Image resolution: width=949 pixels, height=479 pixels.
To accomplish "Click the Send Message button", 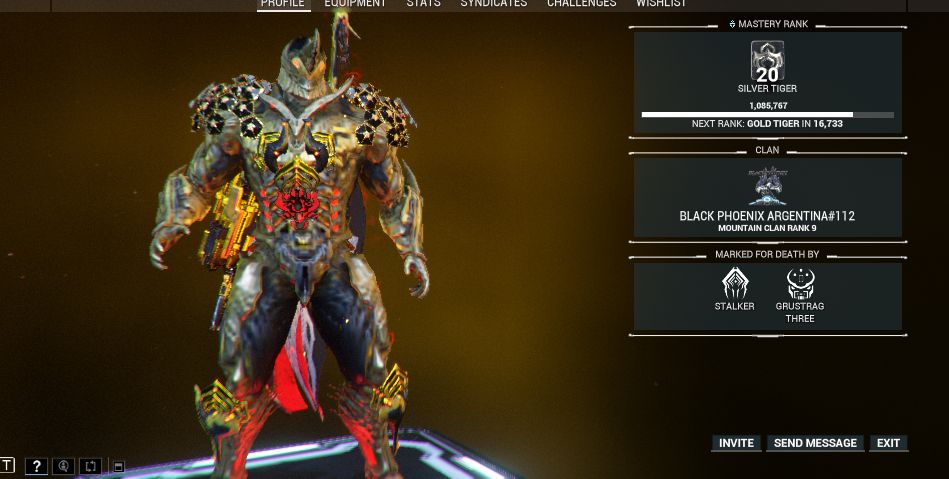I will click(x=815, y=443).
